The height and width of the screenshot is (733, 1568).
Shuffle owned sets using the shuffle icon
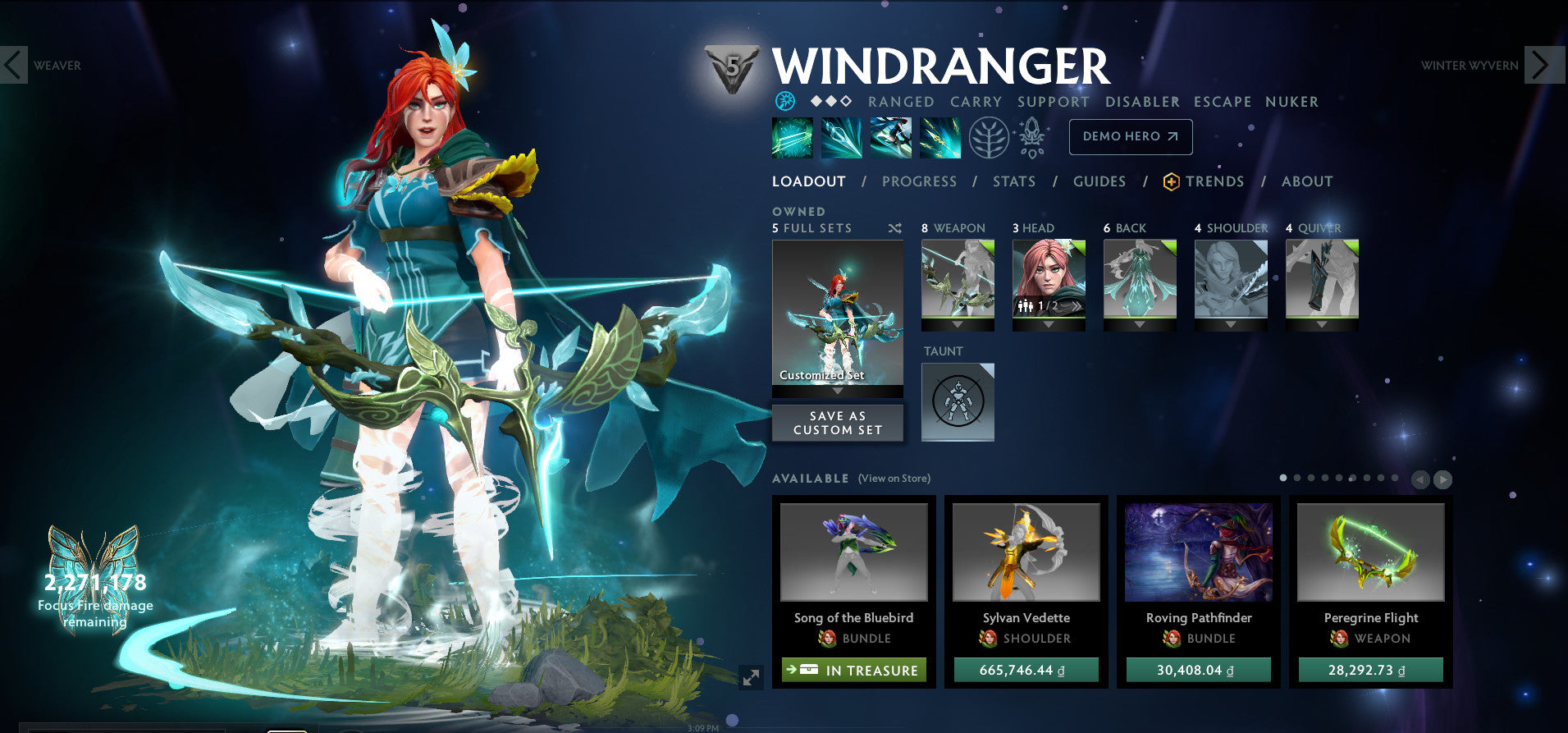point(895,228)
